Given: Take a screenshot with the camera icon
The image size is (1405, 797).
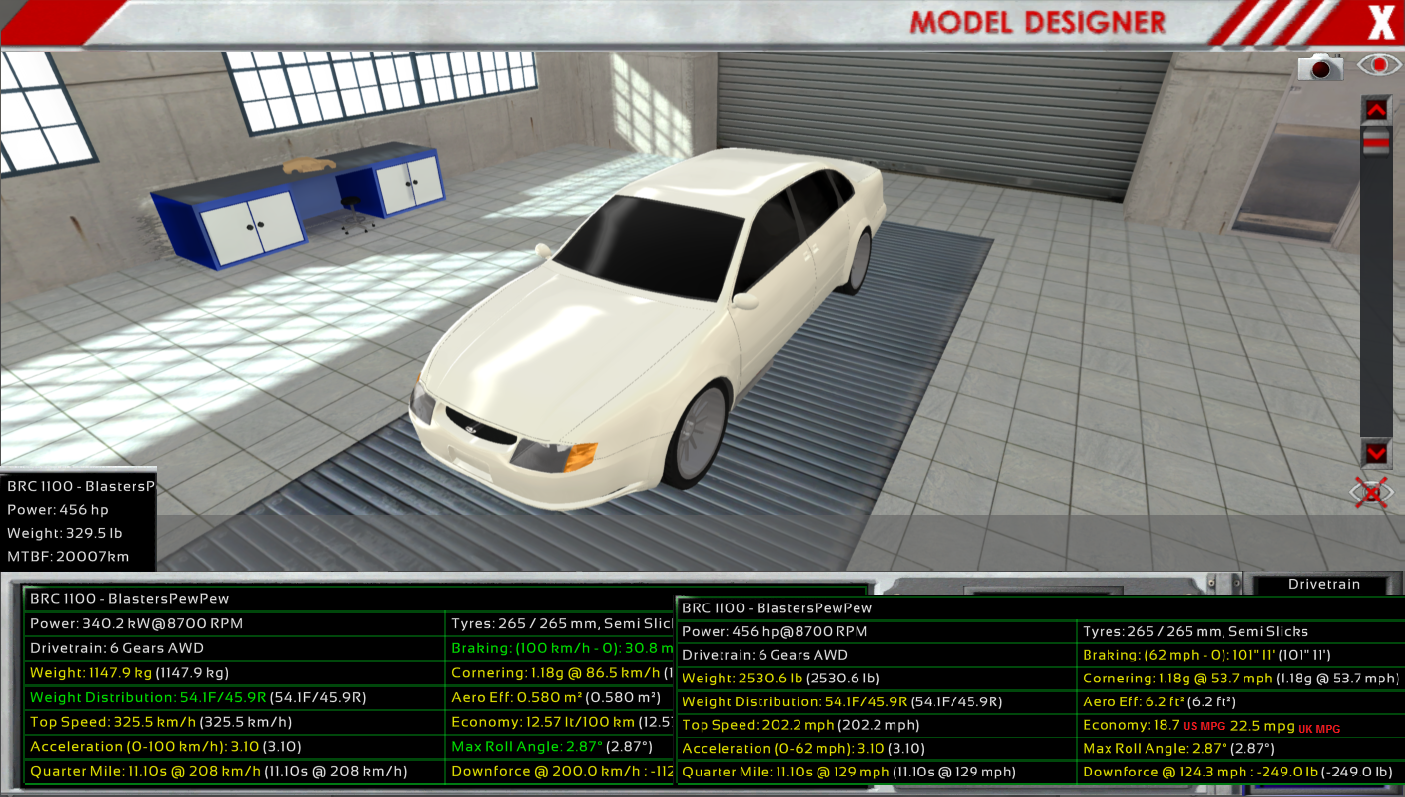Looking at the screenshot, I should point(1320,67).
